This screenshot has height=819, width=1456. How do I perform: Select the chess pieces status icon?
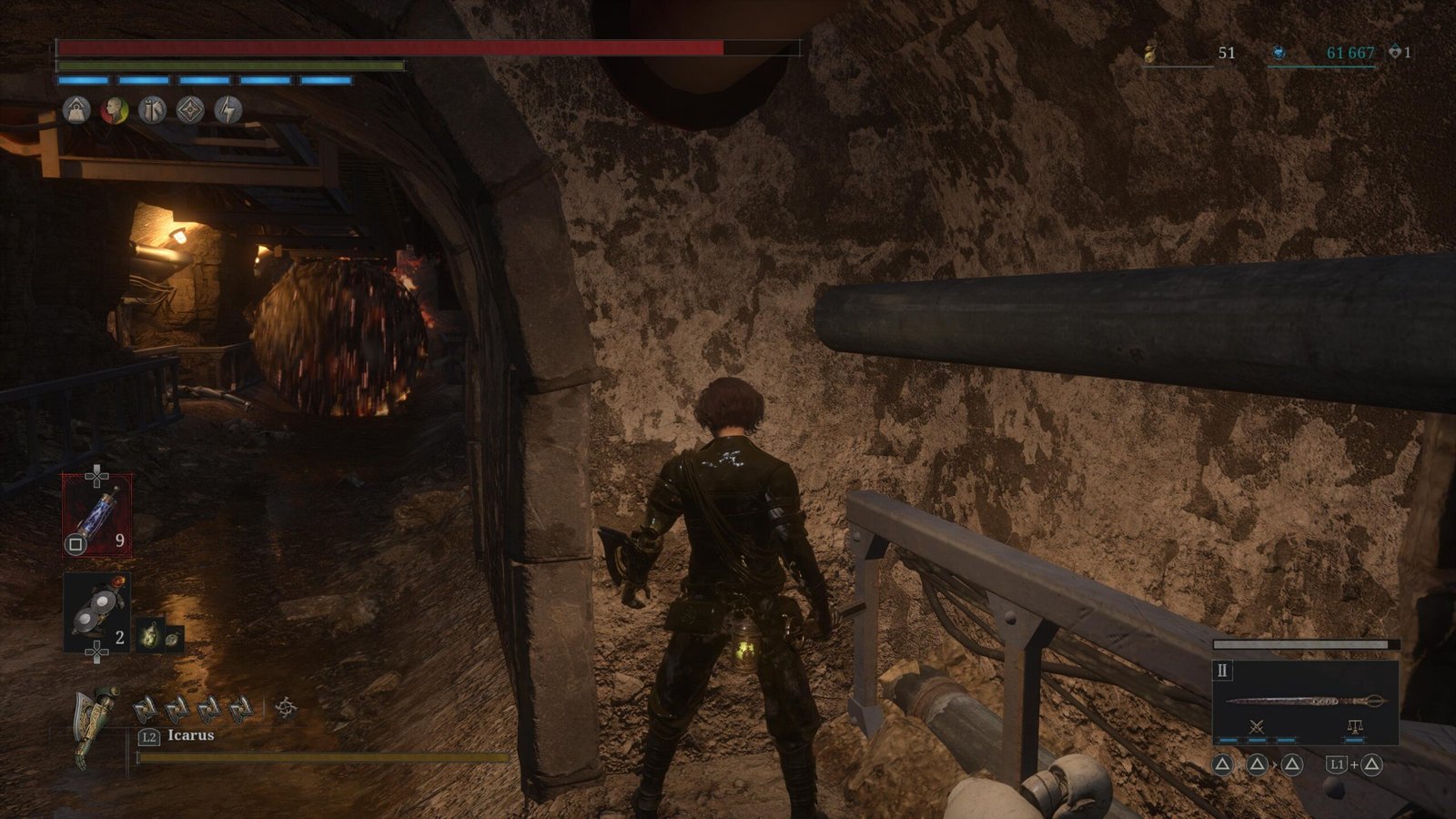point(152,110)
